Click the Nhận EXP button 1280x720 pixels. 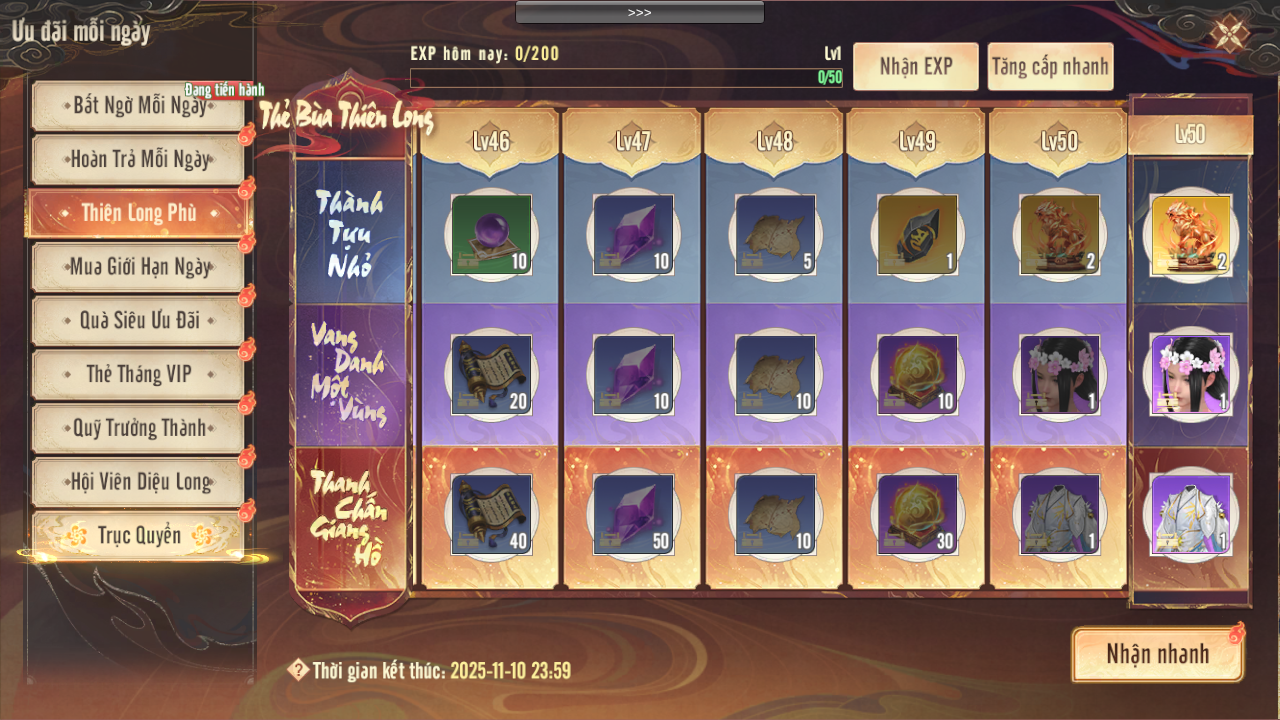coord(915,67)
